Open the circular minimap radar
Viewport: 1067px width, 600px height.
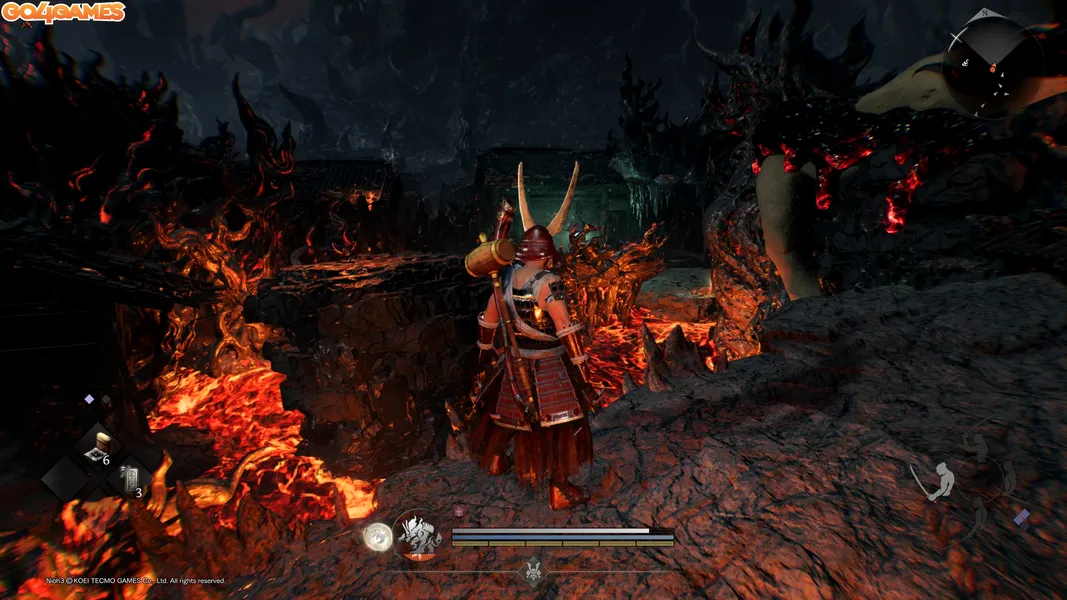click(x=994, y=65)
